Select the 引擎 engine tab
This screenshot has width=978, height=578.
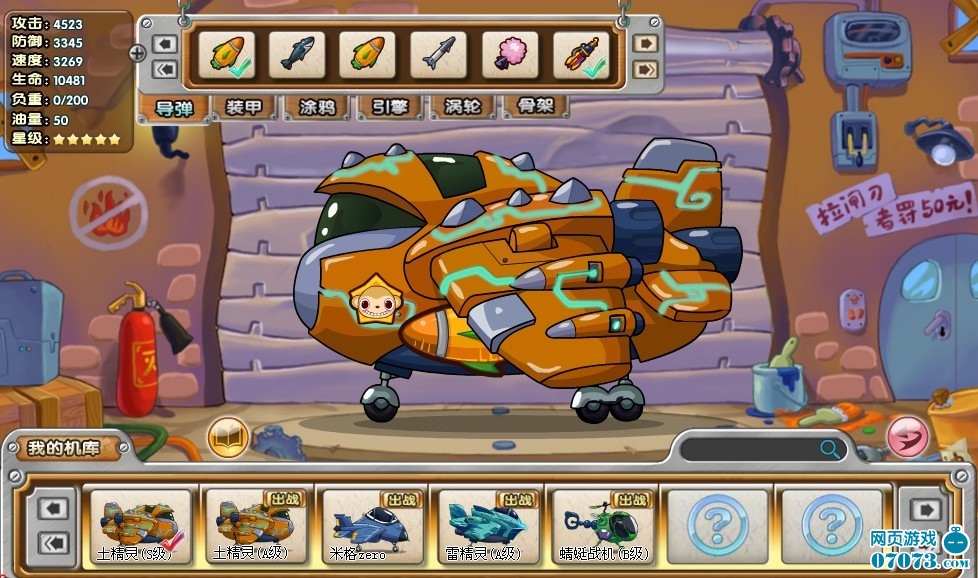(x=391, y=107)
